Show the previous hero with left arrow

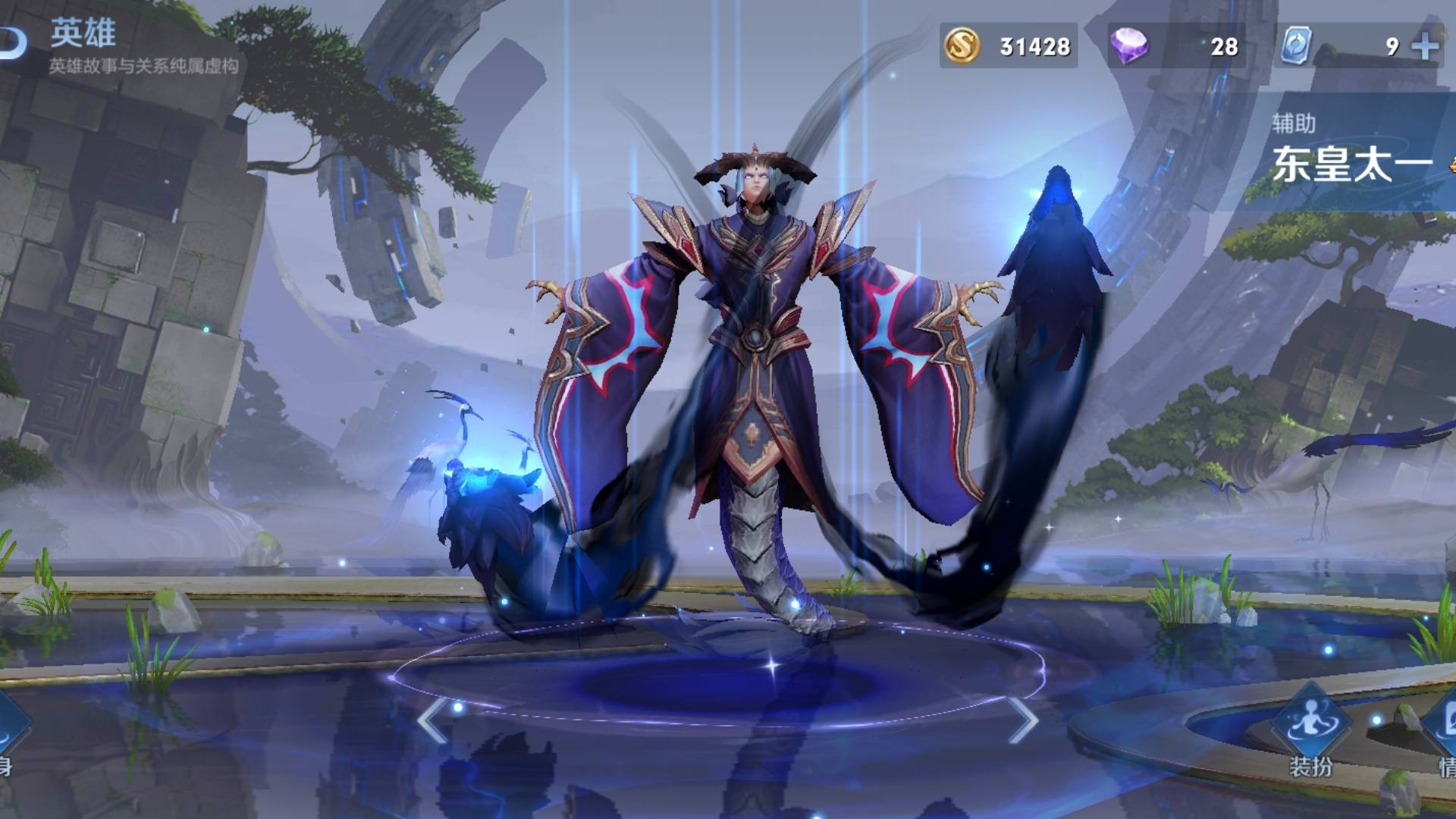click(x=432, y=720)
